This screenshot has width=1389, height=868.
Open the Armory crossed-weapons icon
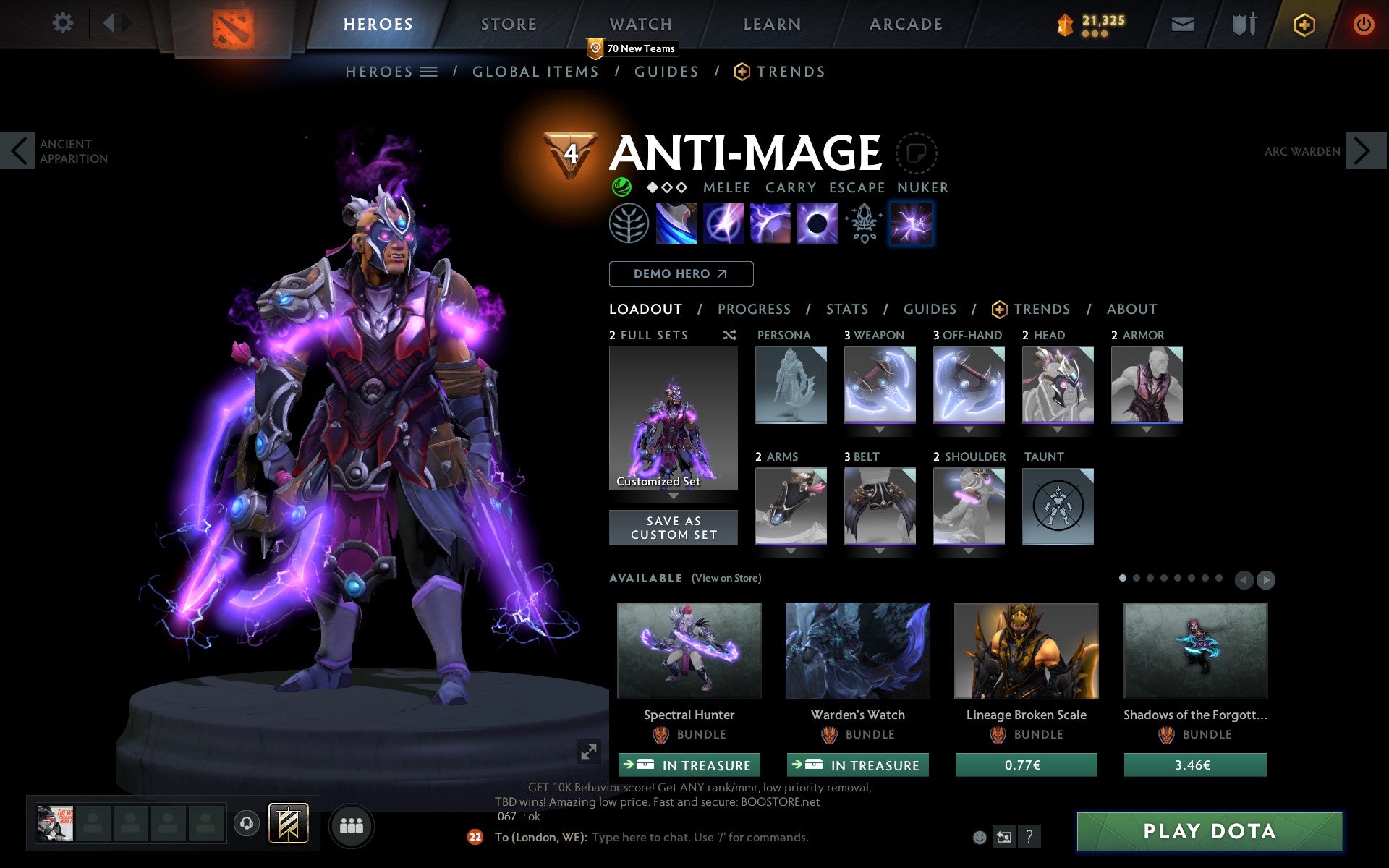(1241, 23)
